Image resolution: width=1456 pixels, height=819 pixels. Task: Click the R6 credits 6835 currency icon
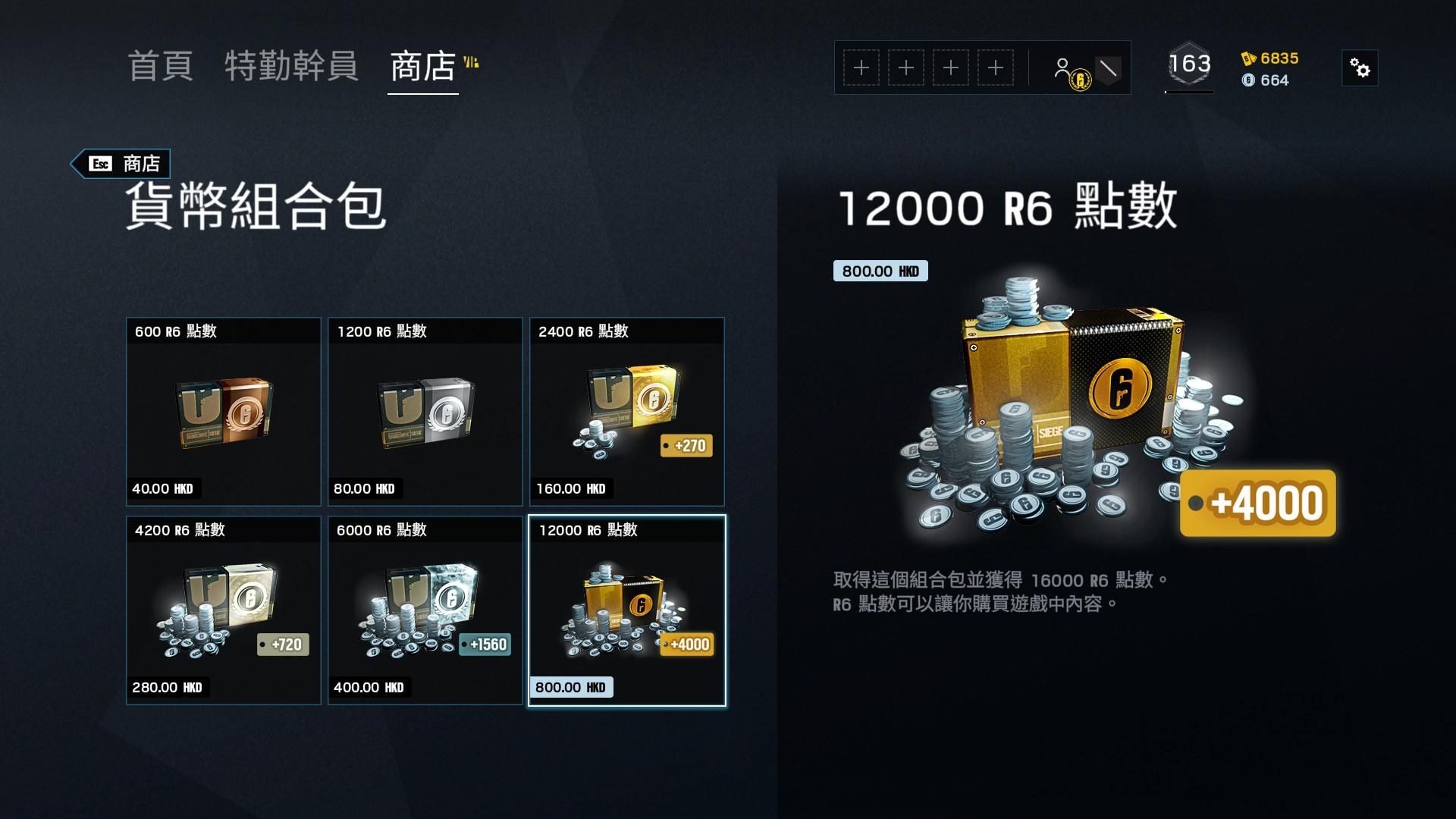pos(1248,58)
